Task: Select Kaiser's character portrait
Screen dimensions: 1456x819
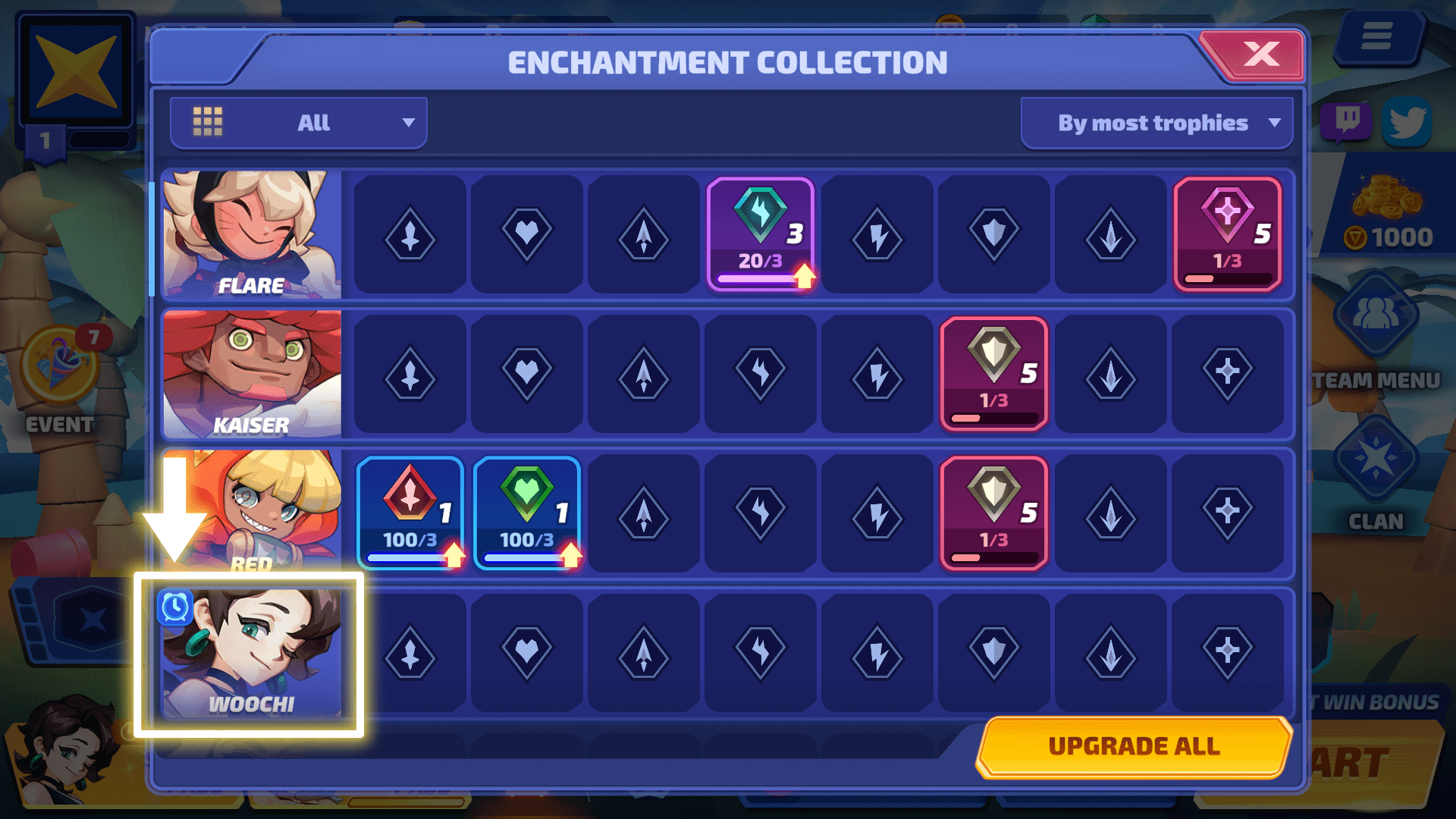Action: [x=252, y=374]
